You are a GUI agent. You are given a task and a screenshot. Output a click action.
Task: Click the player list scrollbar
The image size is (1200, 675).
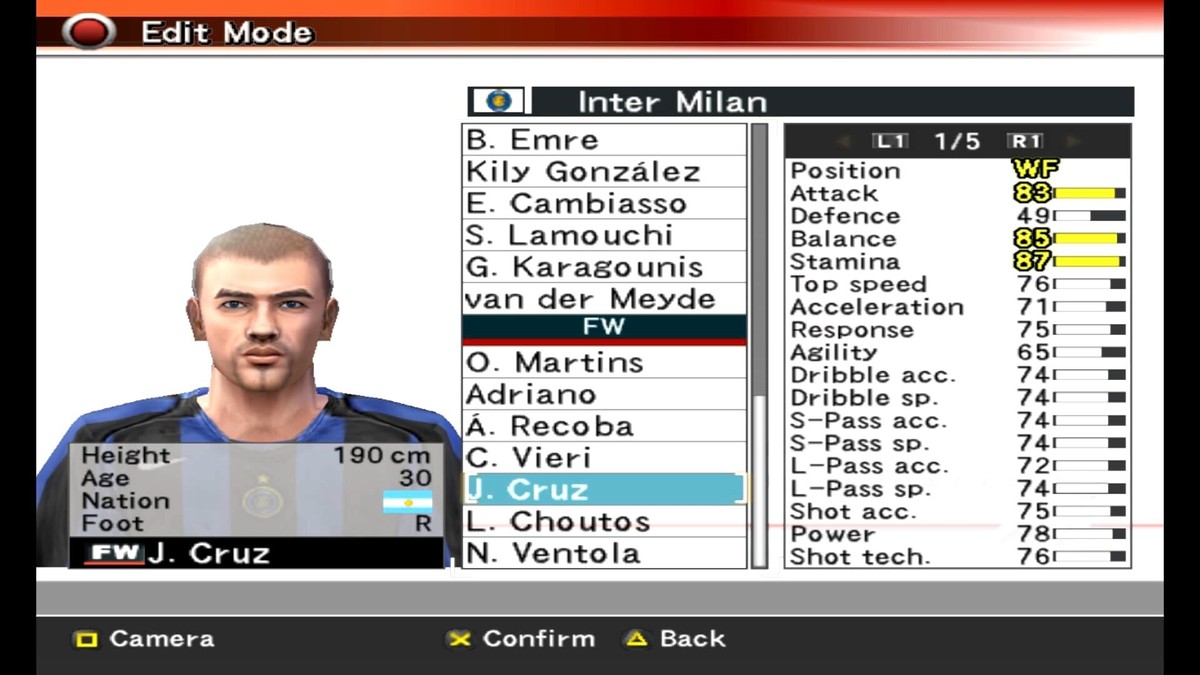(x=760, y=345)
